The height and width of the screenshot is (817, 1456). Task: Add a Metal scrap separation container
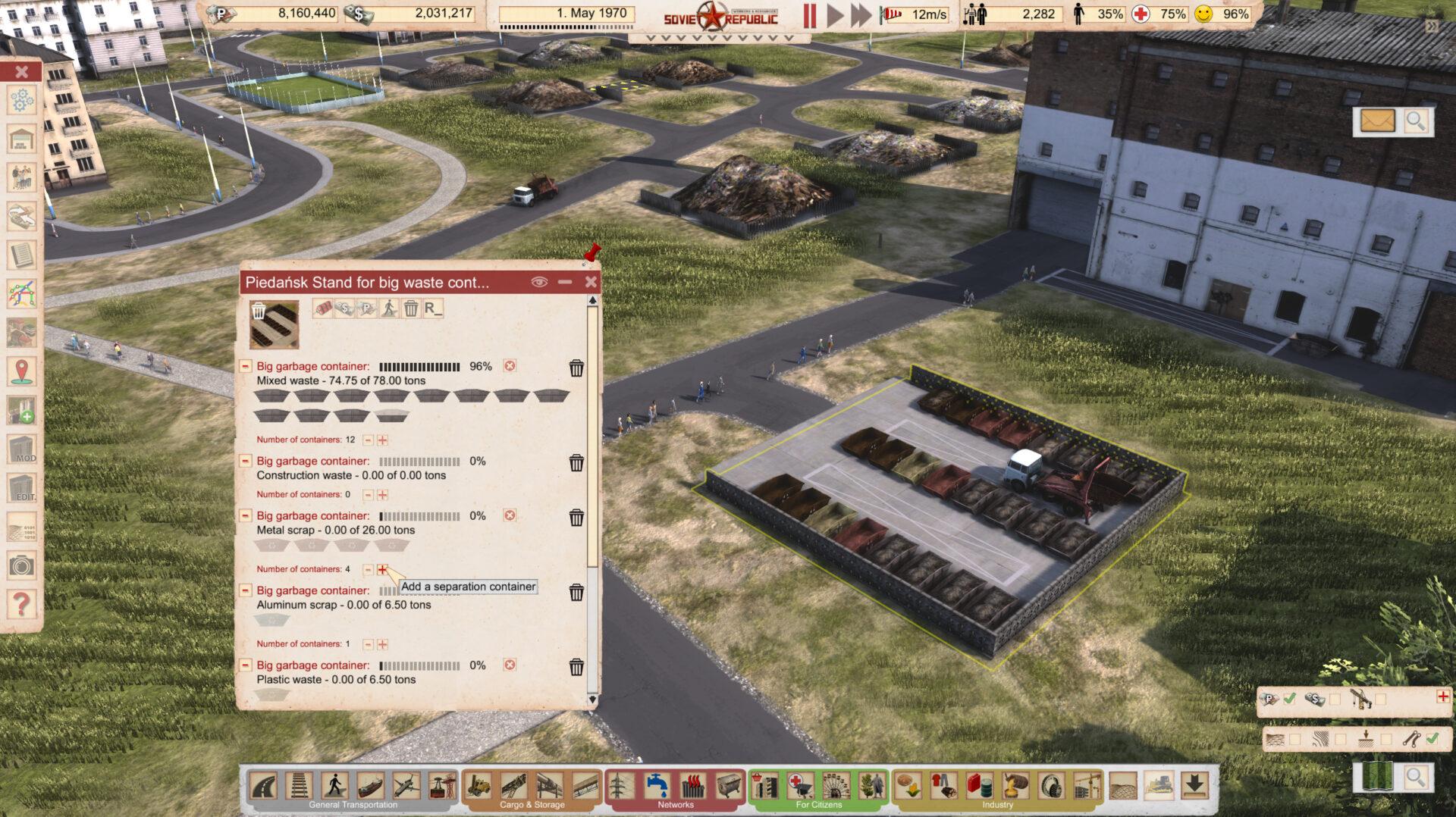(x=382, y=569)
